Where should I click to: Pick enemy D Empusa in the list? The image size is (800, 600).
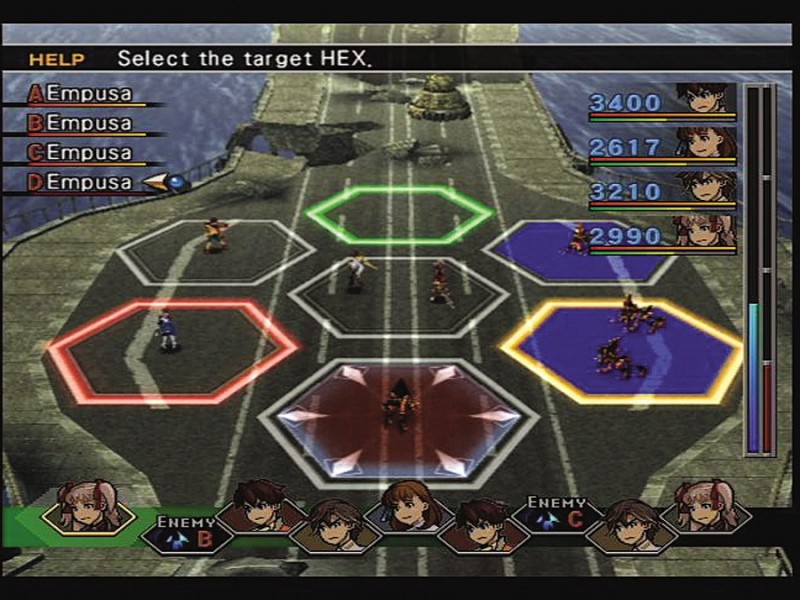point(88,182)
